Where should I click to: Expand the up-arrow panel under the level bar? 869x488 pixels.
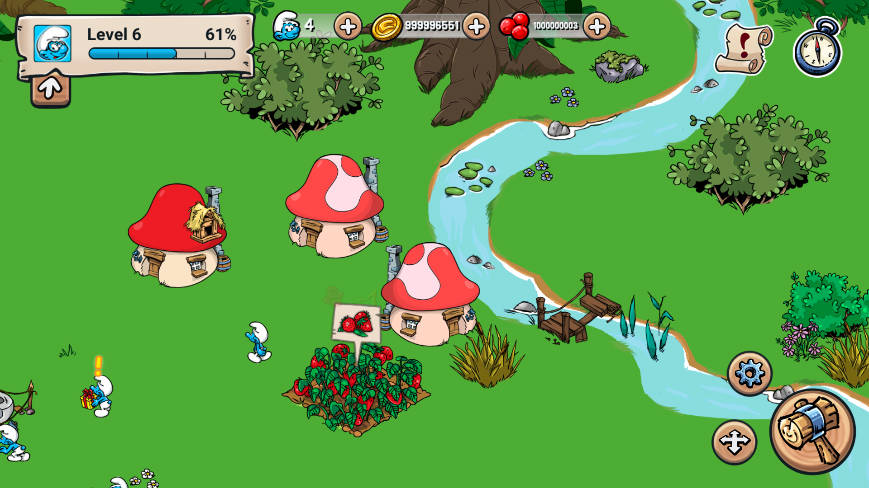pos(50,88)
